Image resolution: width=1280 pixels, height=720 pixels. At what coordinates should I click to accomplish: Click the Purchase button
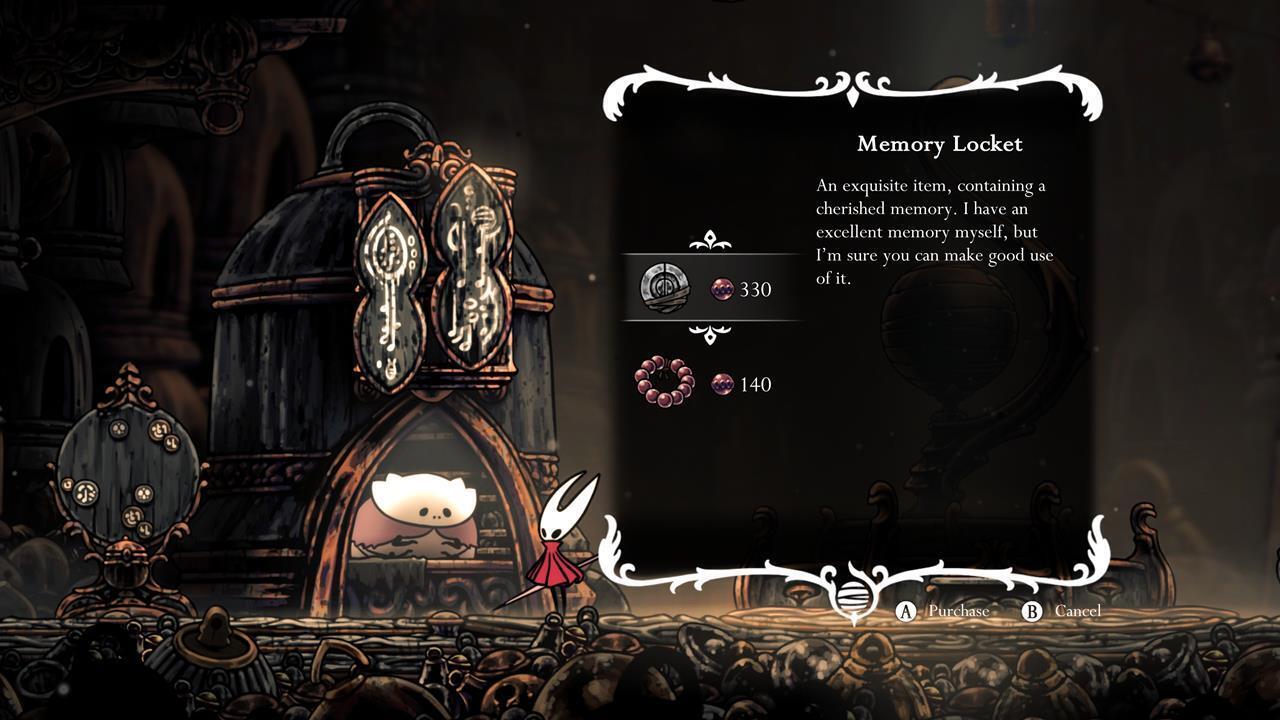coord(945,611)
